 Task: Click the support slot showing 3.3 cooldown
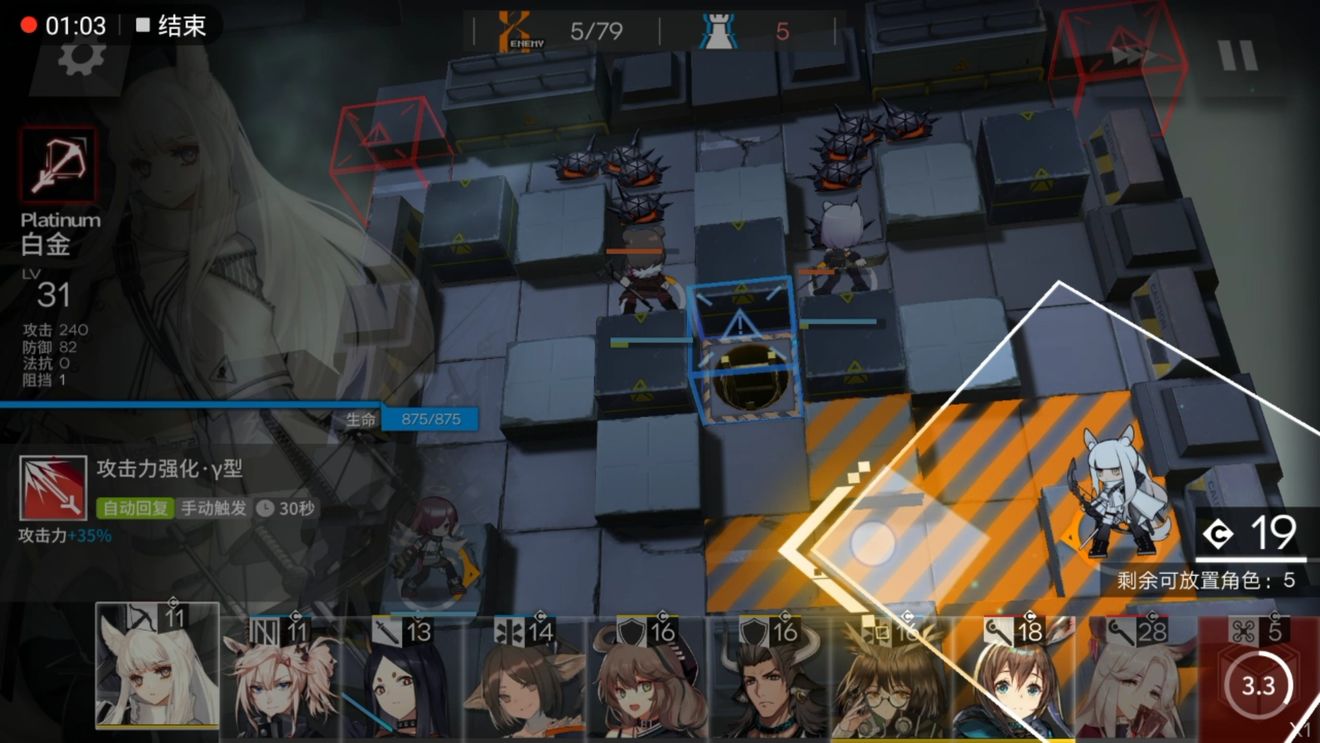click(1258, 685)
